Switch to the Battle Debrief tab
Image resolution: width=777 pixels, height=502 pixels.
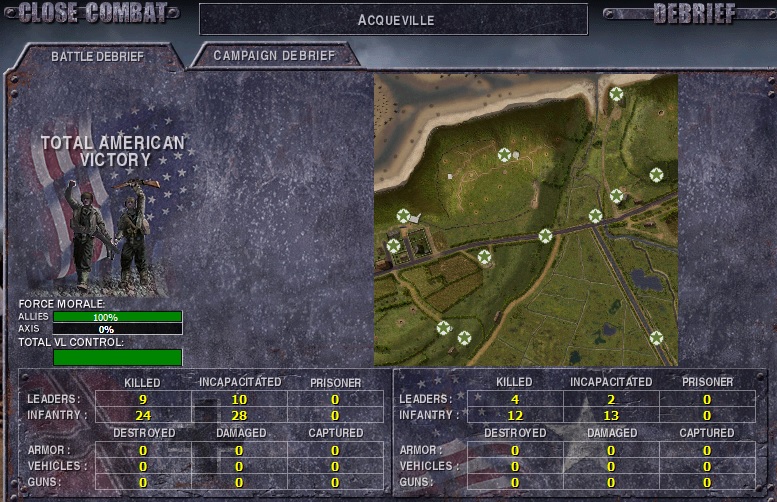click(97, 56)
